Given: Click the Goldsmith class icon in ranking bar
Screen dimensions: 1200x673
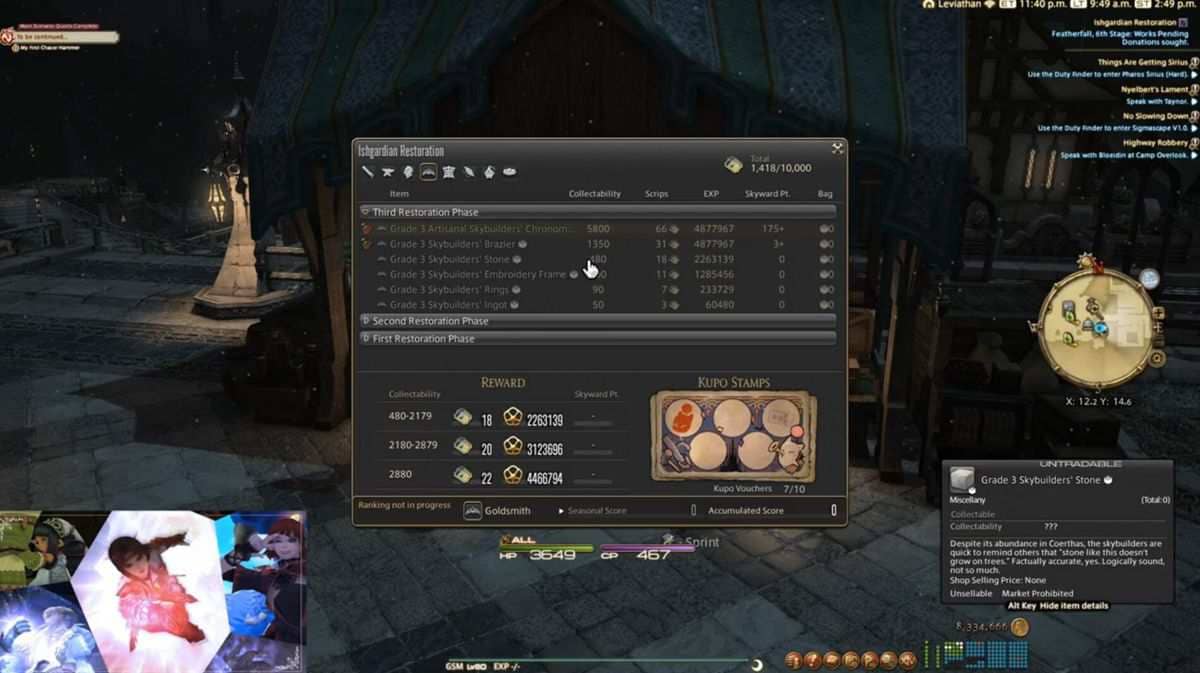Looking at the screenshot, I should coord(473,511).
